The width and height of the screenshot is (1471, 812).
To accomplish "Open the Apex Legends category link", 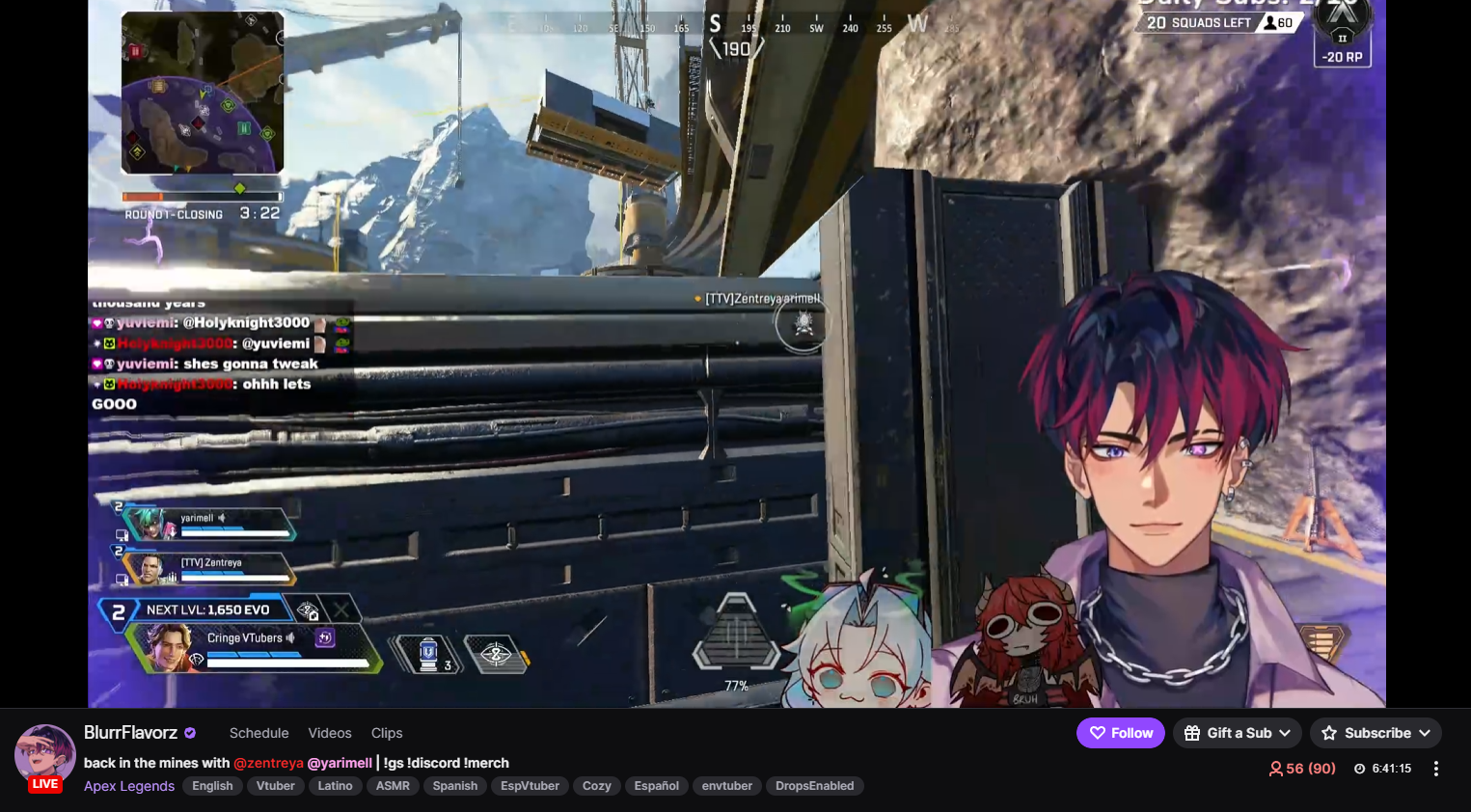I will pos(129,786).
